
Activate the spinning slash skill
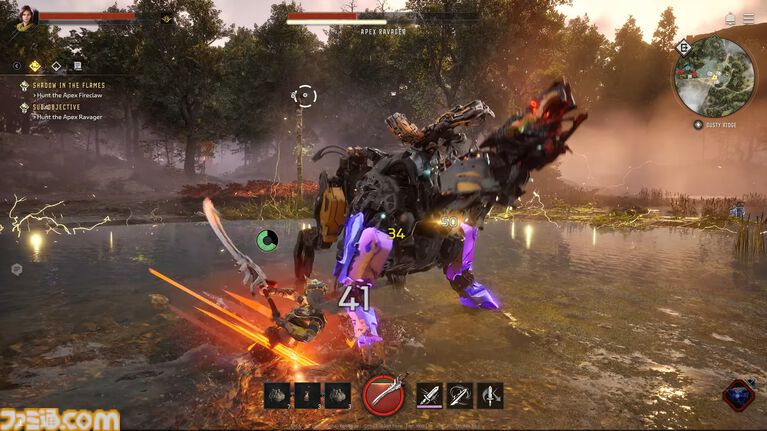(460, 395)
